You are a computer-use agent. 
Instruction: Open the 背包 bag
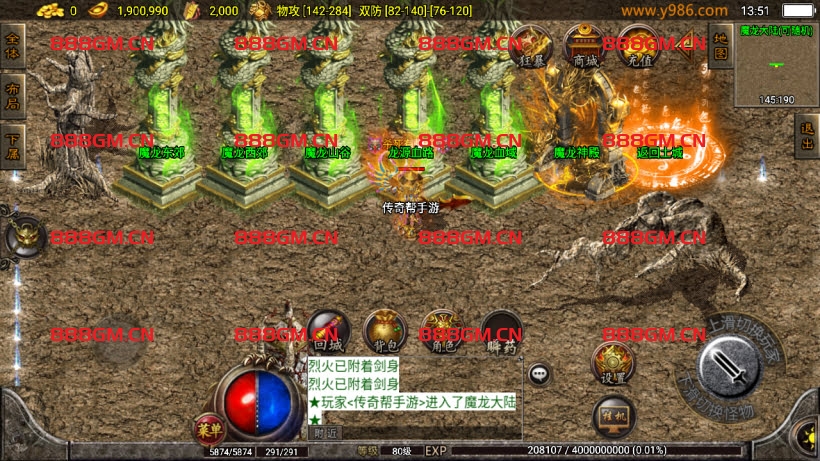point(383,330)
